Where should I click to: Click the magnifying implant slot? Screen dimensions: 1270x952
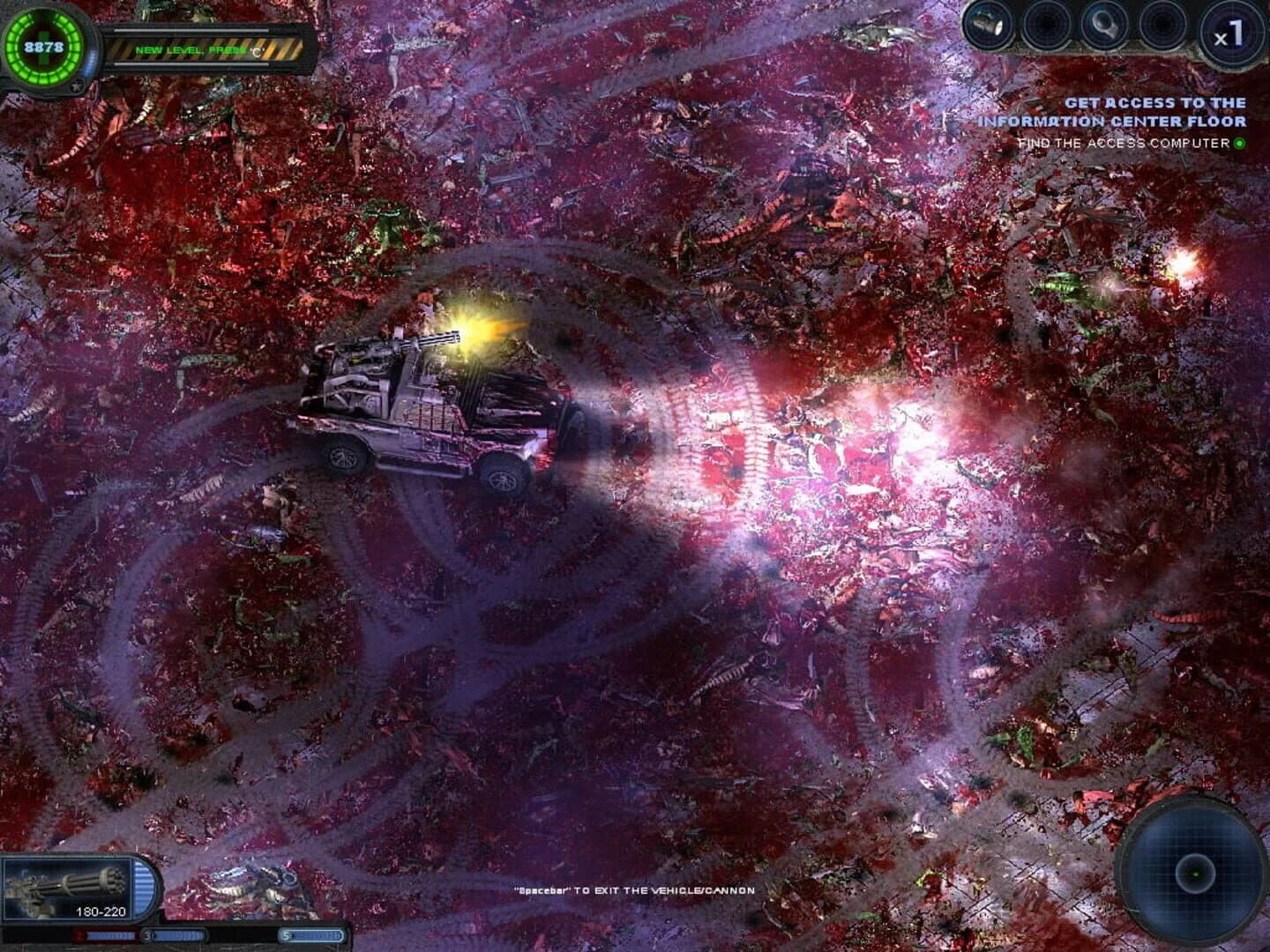click(x=1102, y=24)
